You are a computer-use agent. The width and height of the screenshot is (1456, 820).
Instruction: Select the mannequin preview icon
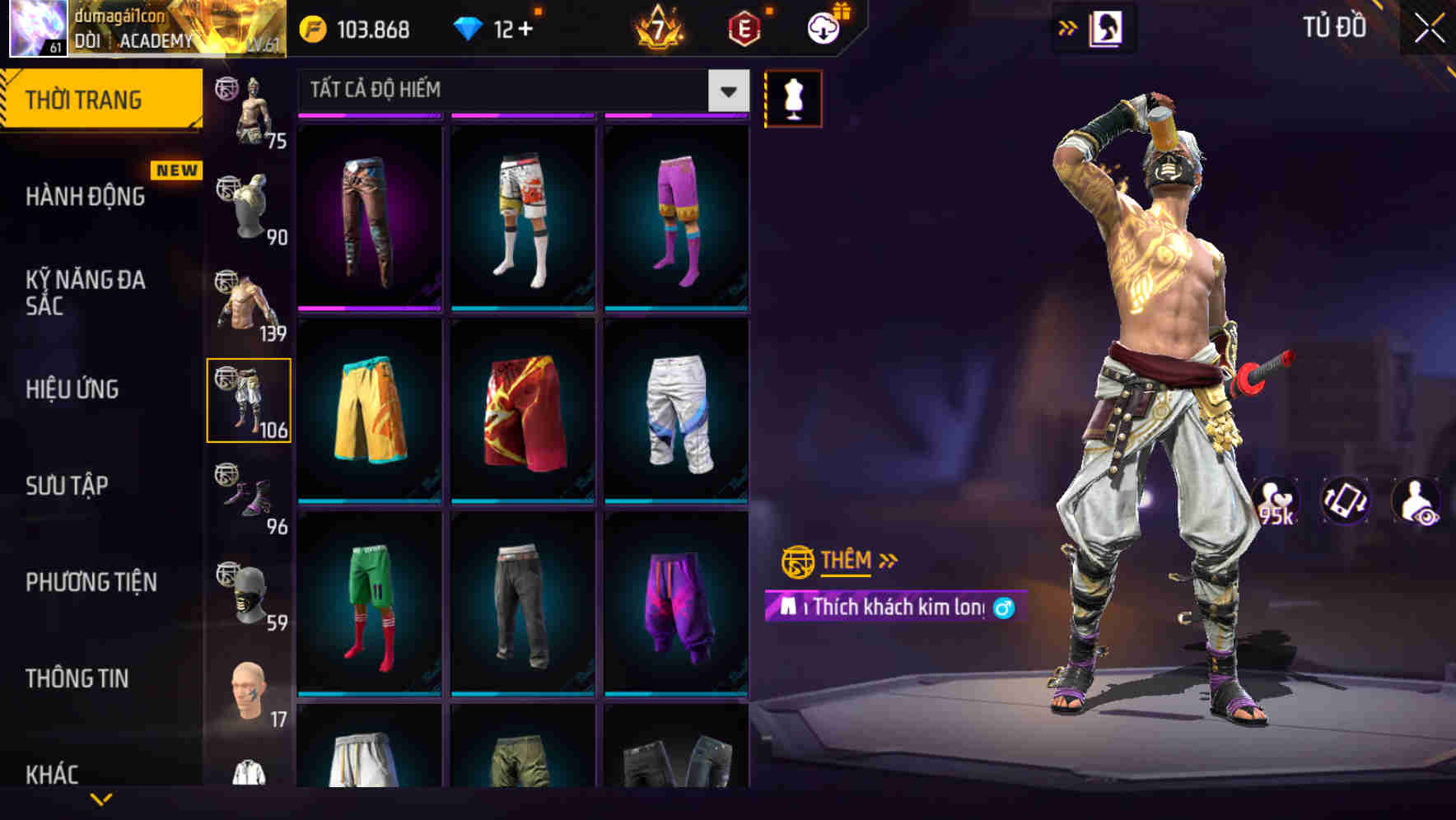pos(793,97)
